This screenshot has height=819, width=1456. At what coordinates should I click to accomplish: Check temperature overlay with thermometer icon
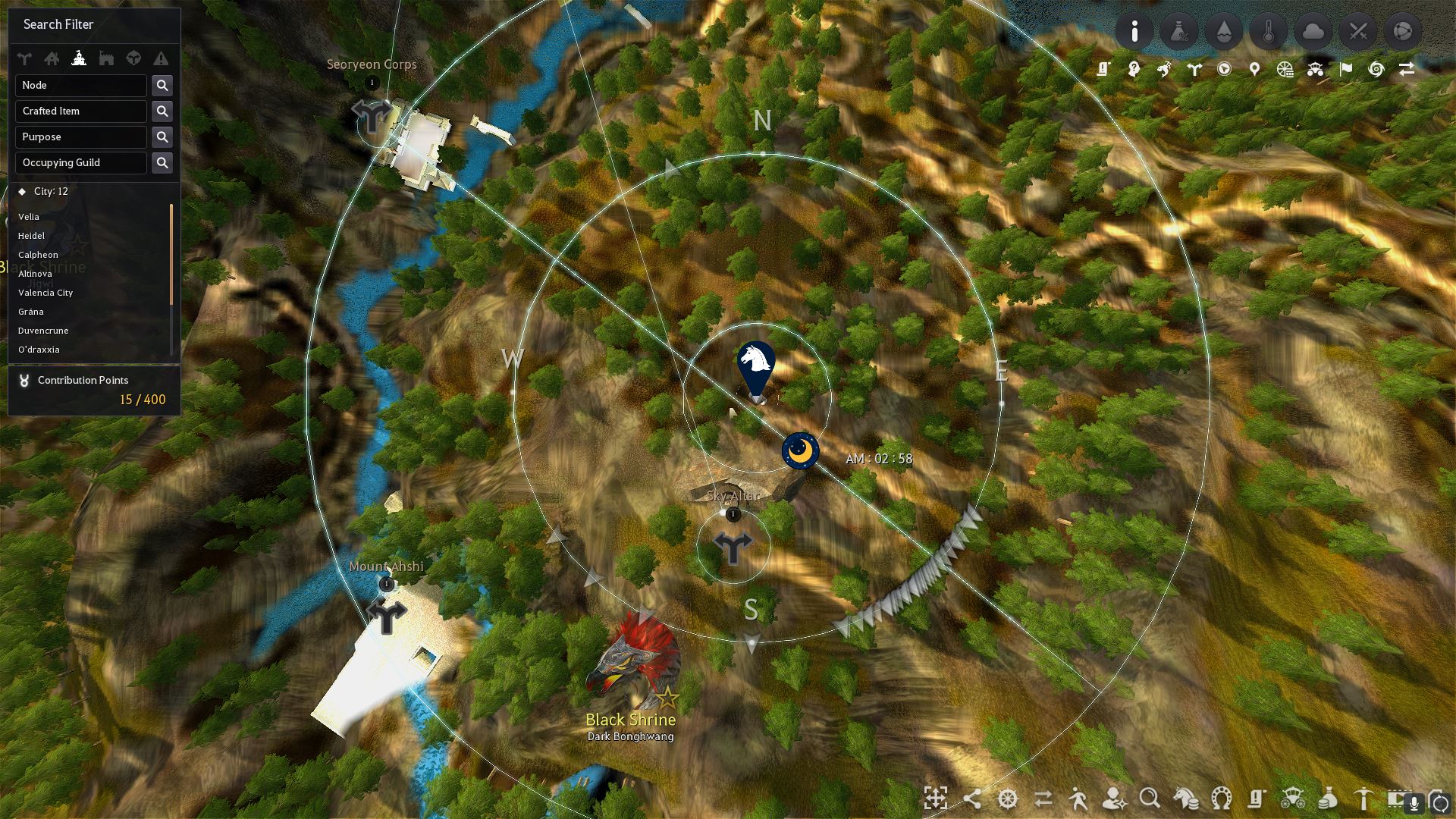coord(1269,31)
